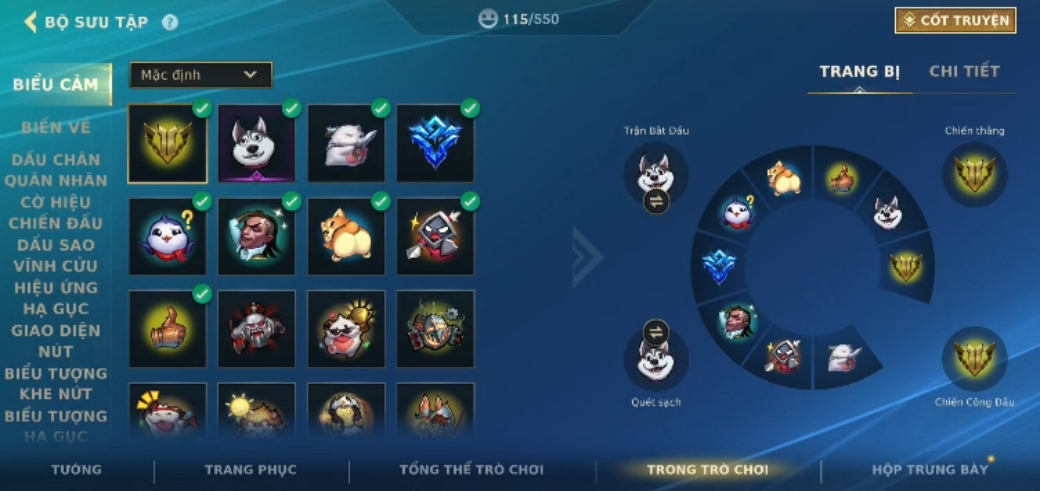Select the husky dog emote thumbnail

pyautogui.click(x=257, y=143)
